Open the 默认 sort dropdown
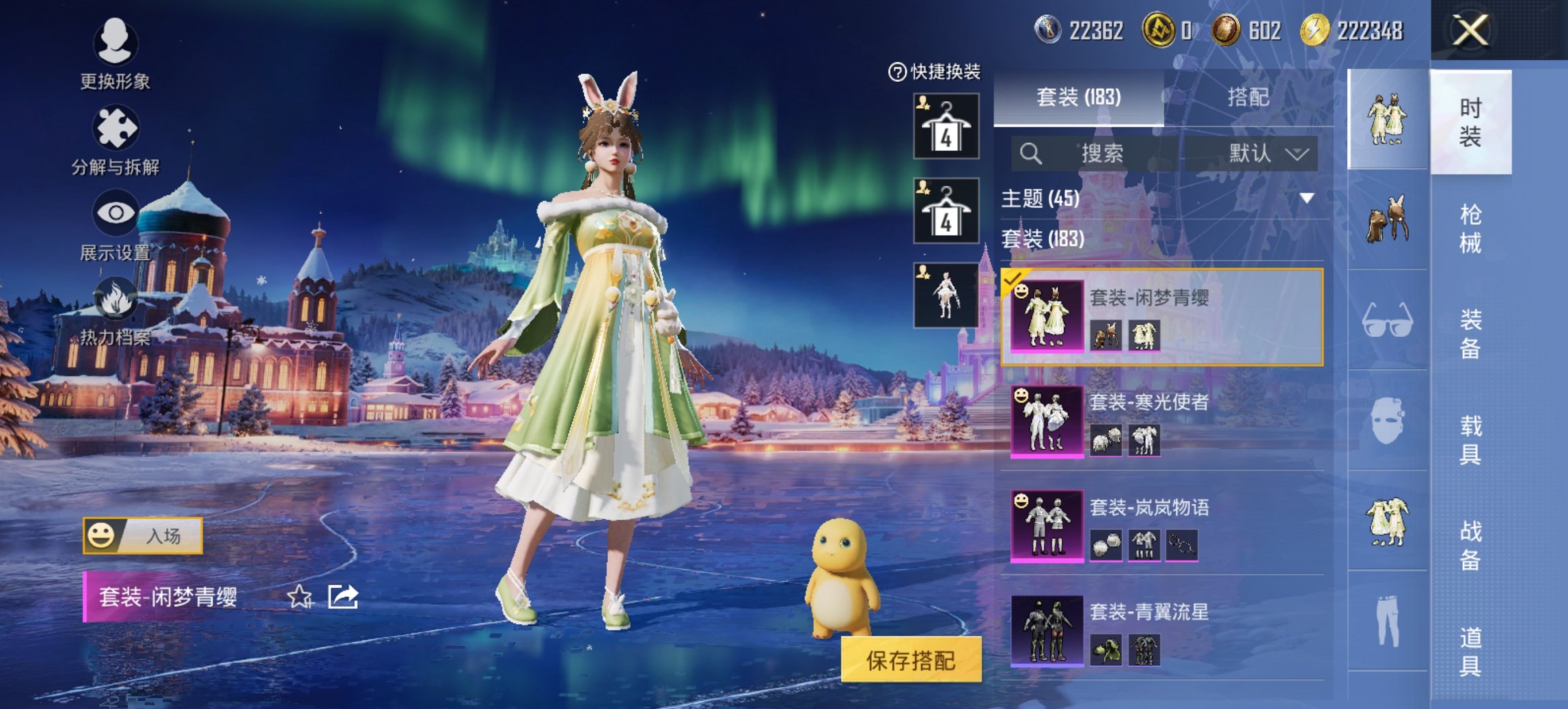 [x=1267, y=153]
